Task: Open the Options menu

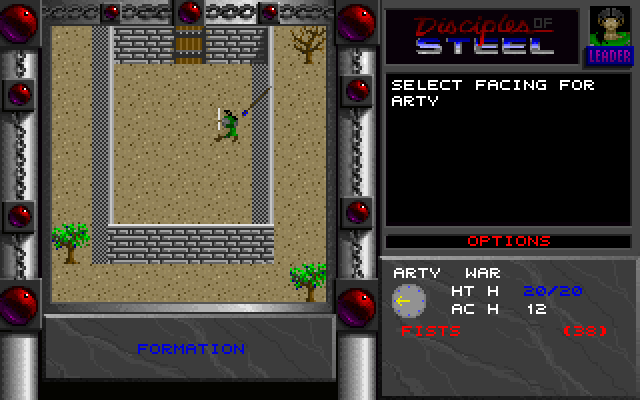Action: 509,241
